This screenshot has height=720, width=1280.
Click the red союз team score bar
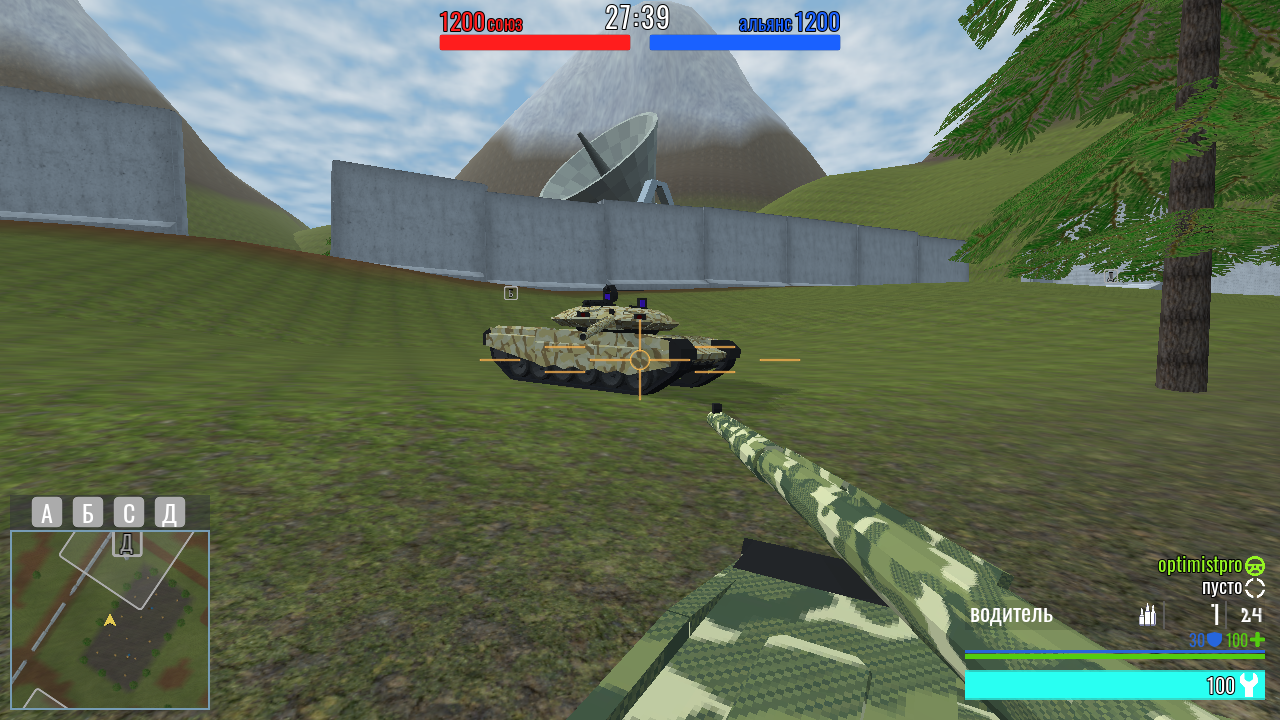tap(533, 42)
